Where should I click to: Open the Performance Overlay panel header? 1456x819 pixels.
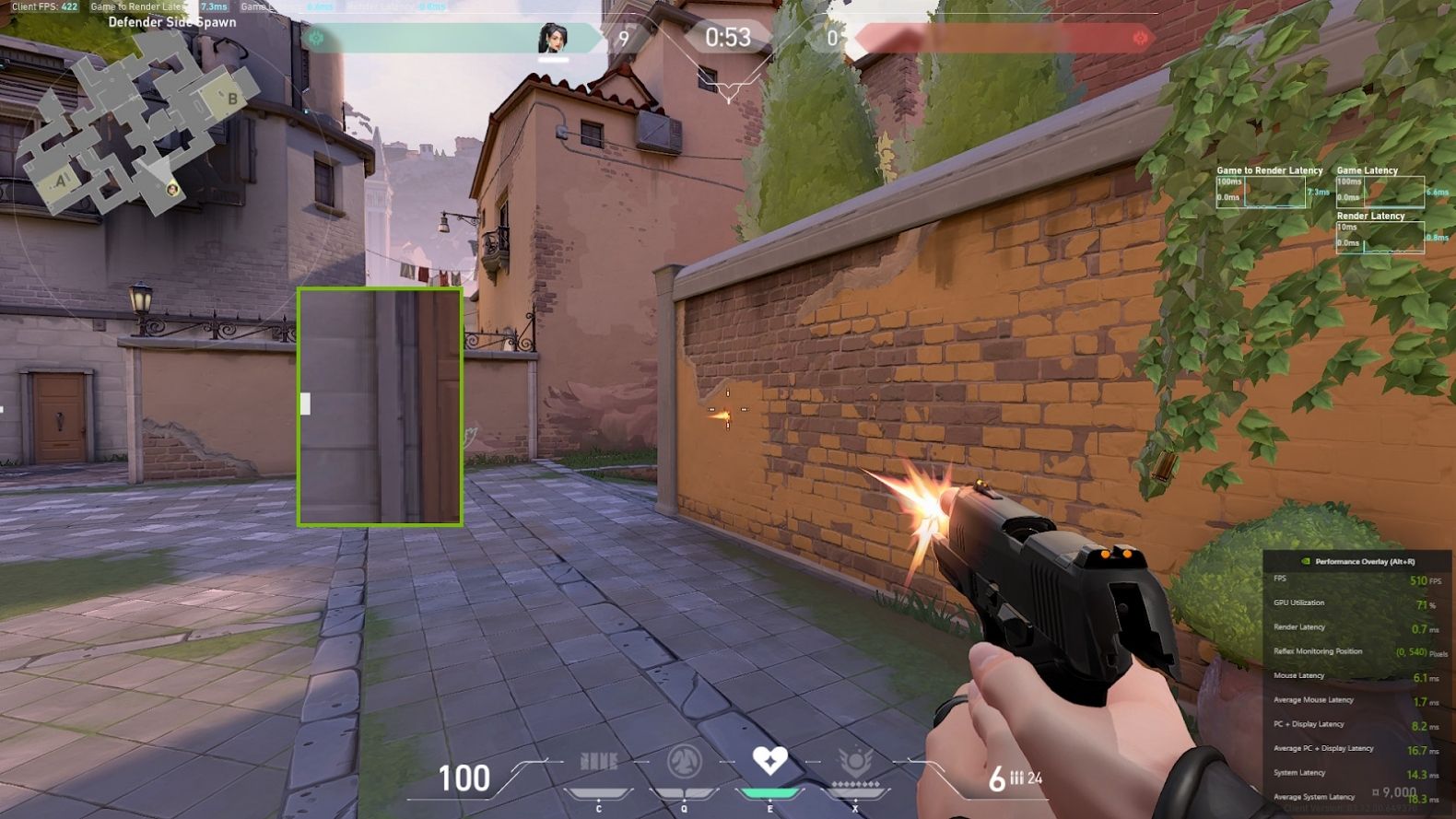(1356, 561)
